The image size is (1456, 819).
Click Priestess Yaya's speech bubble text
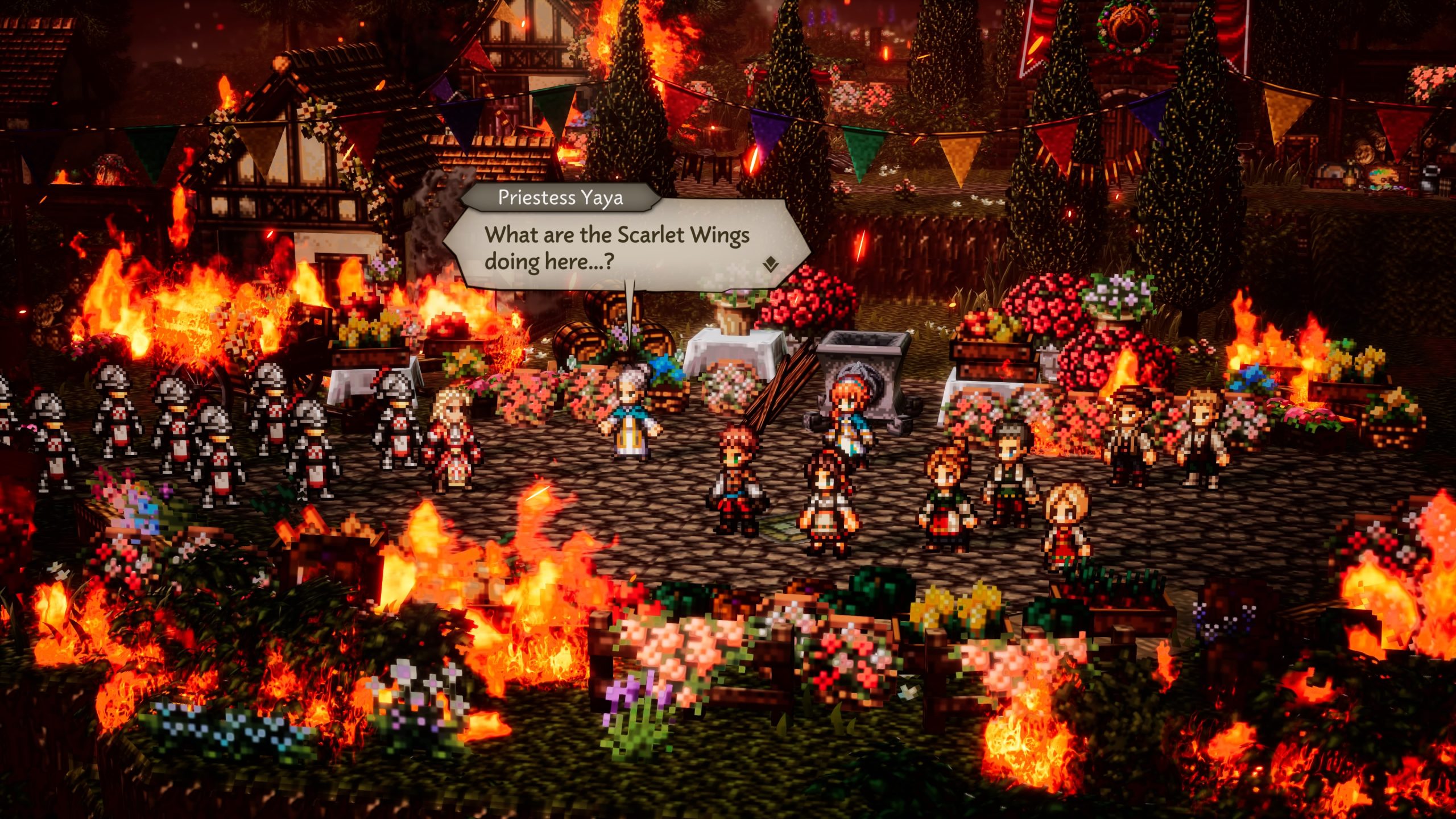[x=617, y=248]
